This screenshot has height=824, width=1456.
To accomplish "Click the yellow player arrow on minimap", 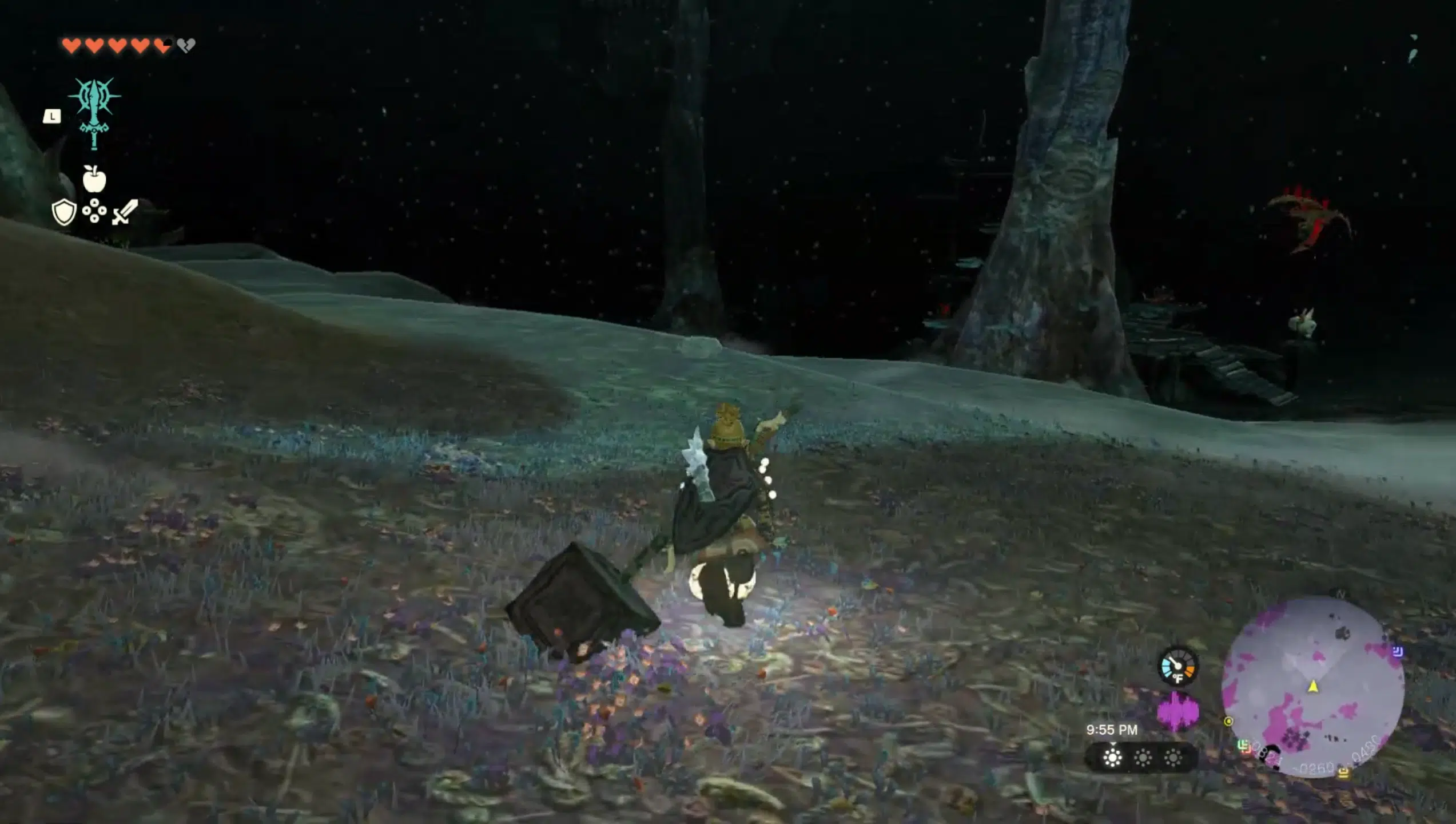I will [x=1314, y=686].
